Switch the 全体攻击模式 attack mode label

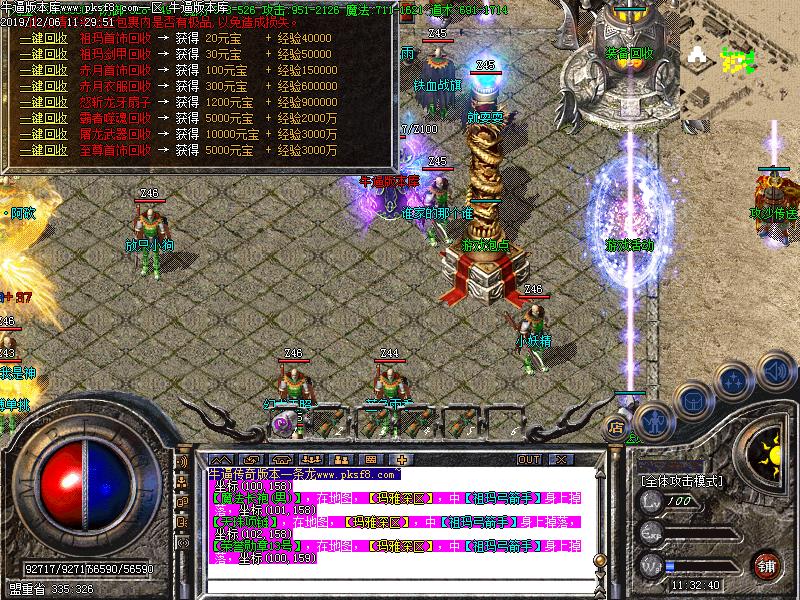[681, 481]
